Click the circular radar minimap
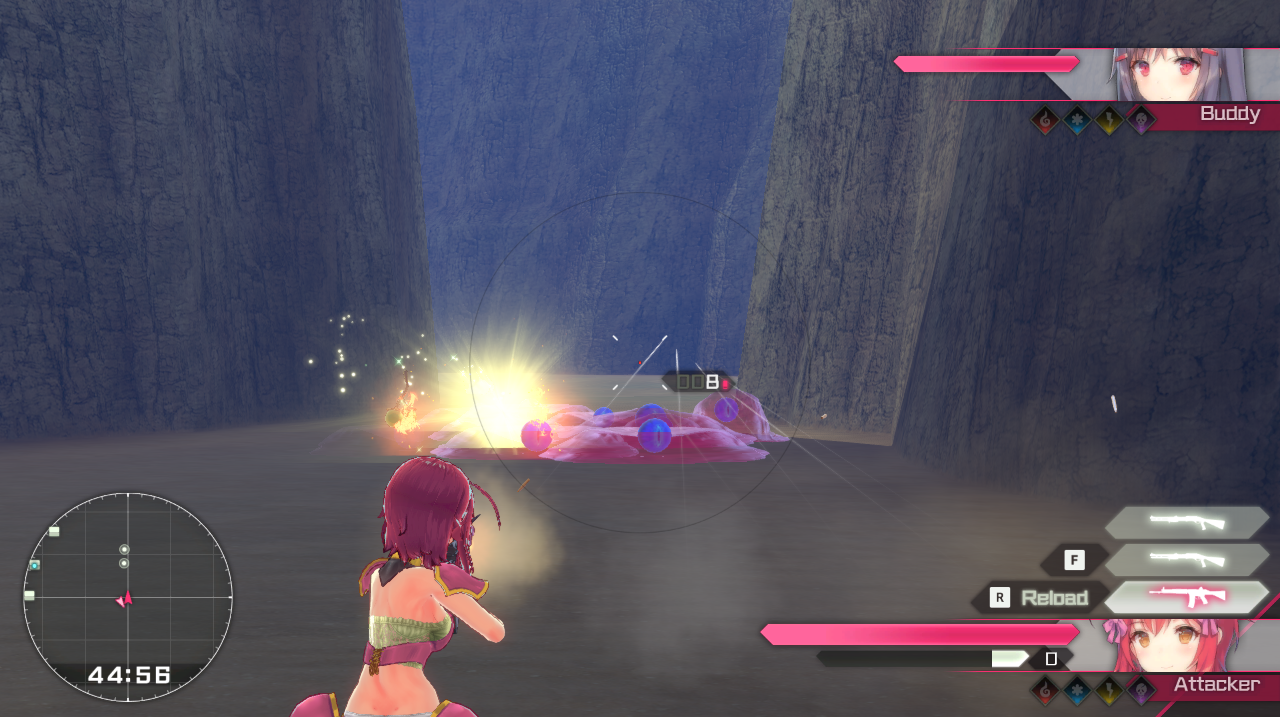 pyautogui.click(x=128, y=596)
